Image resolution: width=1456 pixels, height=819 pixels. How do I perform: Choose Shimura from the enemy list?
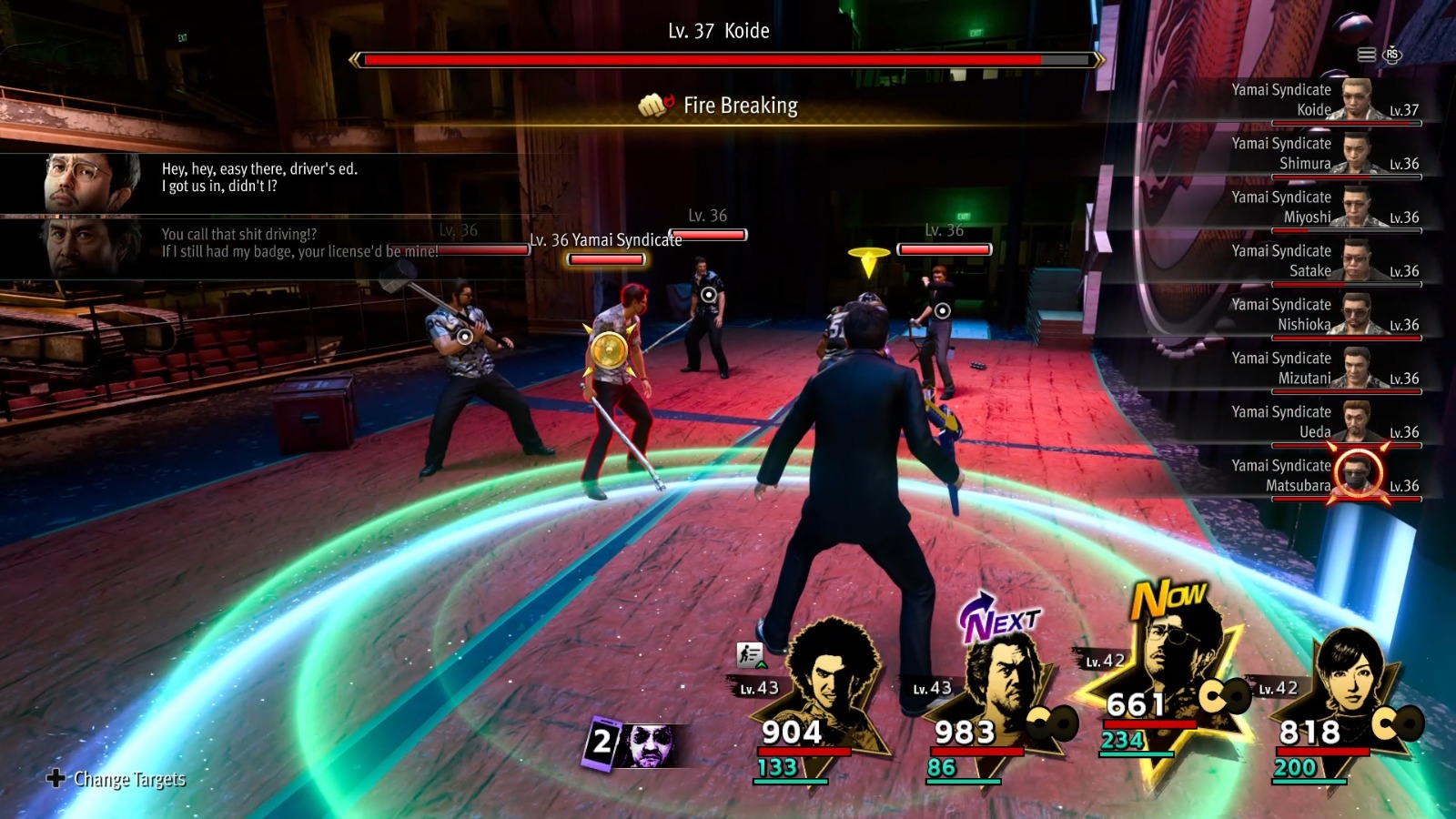coord(1319,154)
